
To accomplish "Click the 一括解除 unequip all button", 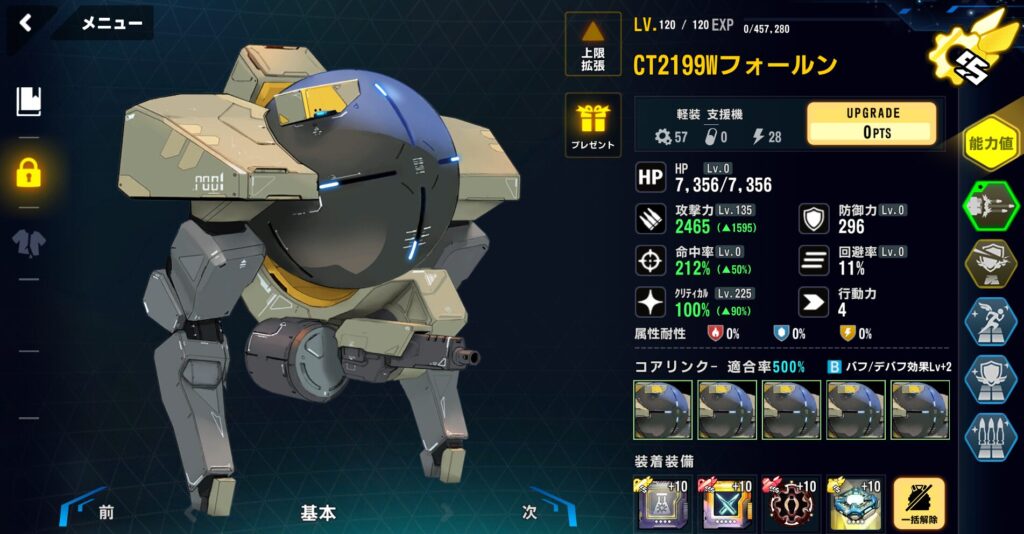I will point(920,504).
